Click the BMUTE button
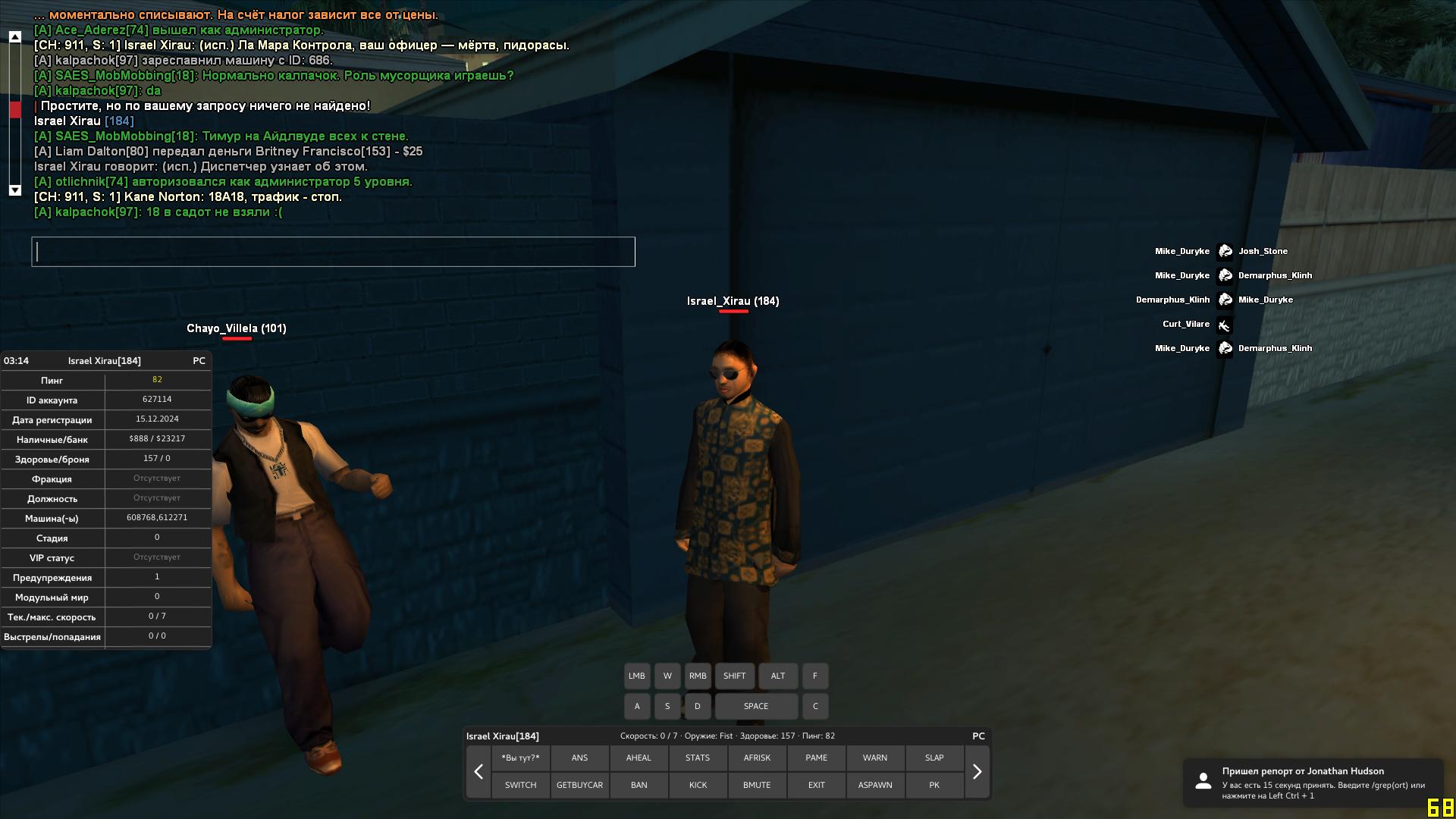 click(x=757, y=785)
